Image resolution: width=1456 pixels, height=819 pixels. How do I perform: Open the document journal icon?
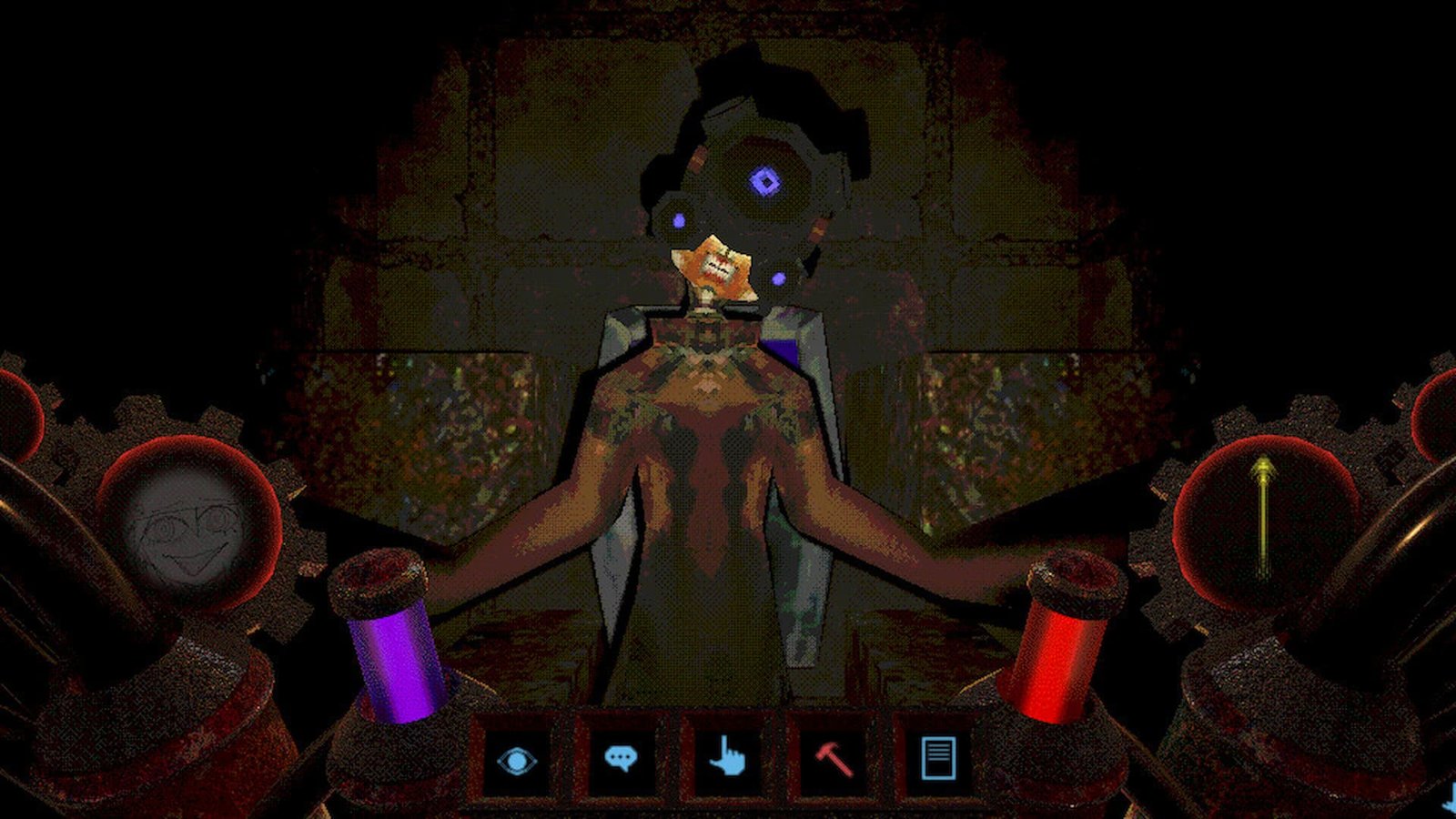click(x=939, y=759)
